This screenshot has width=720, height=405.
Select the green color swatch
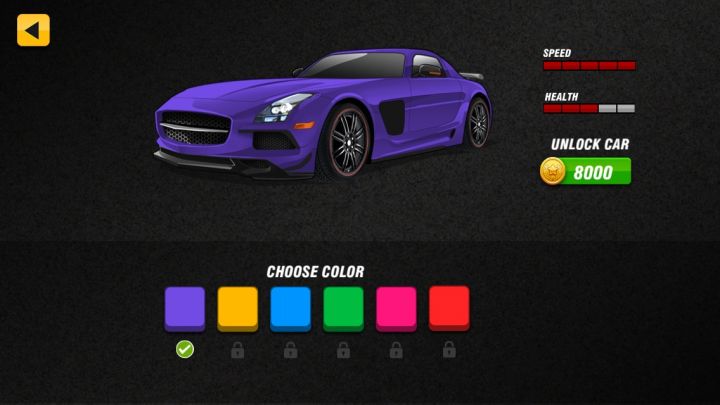click(343, 308)
